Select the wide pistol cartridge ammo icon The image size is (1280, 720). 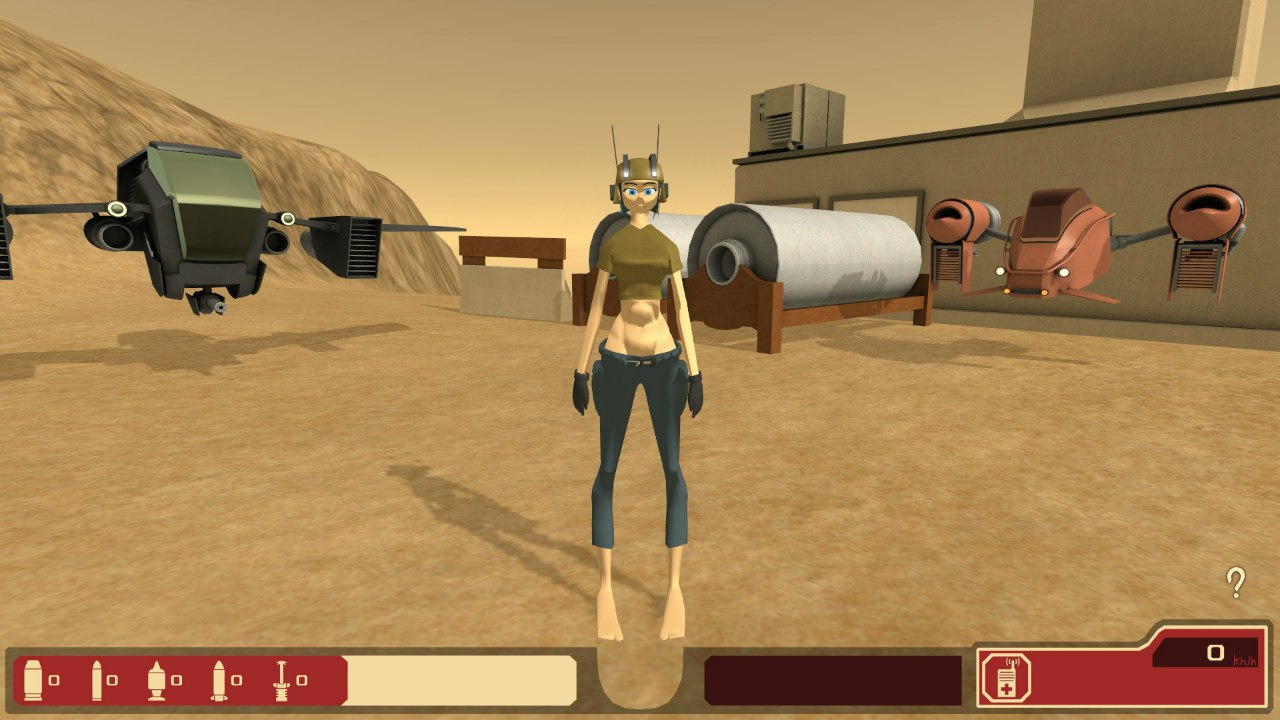[34, 680]
